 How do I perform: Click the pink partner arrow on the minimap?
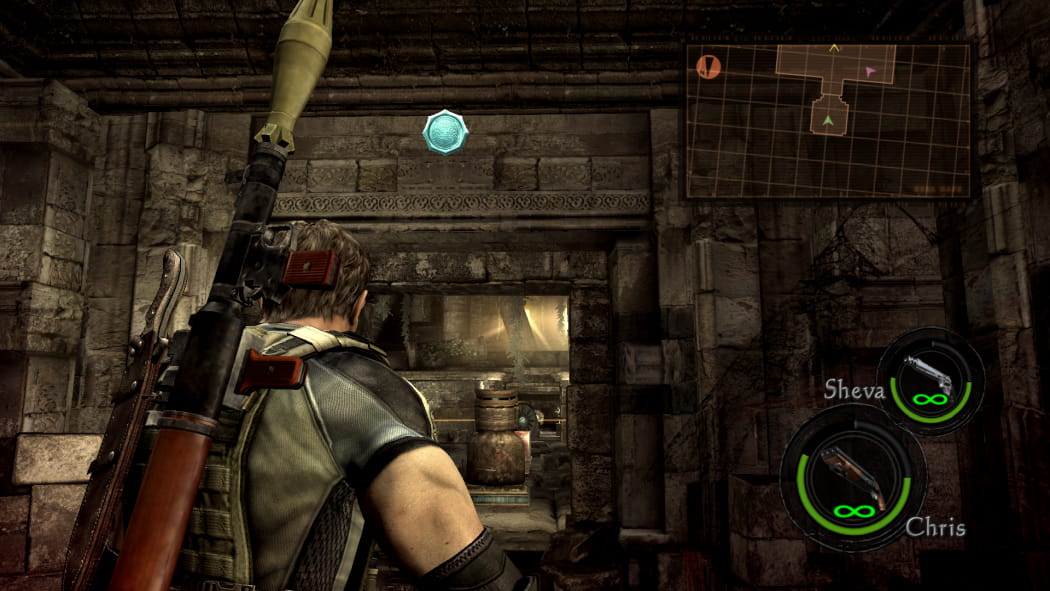[x=870, y=71]
